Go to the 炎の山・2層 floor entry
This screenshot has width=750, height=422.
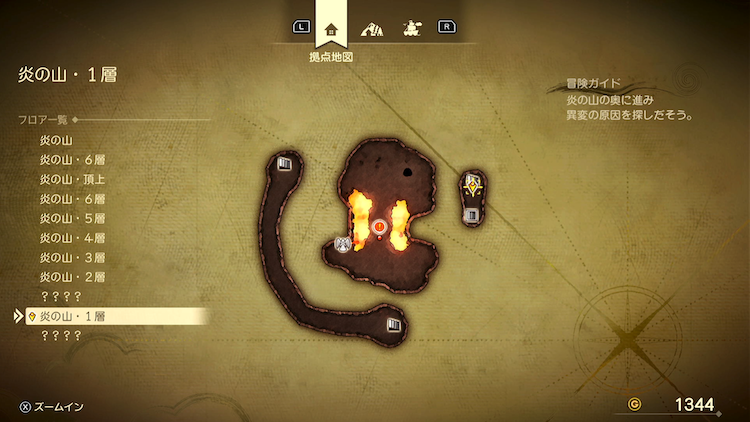tap(72, 277)
